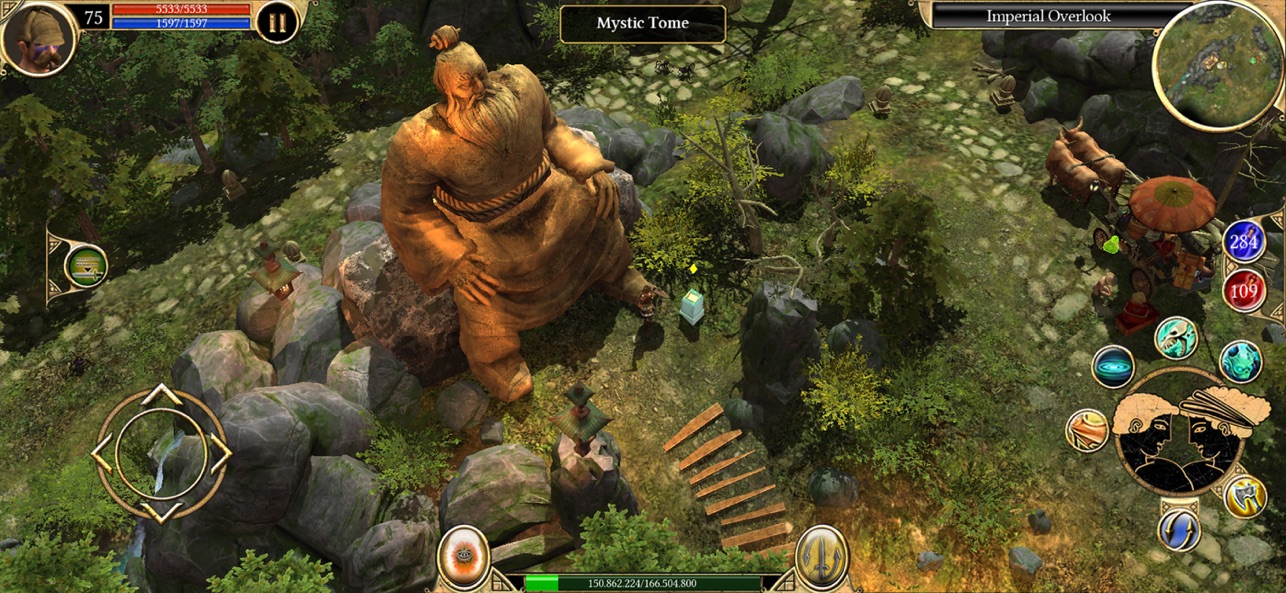Tap the blue swap arrows button
1286x593 pixels.
point(1180,529)
